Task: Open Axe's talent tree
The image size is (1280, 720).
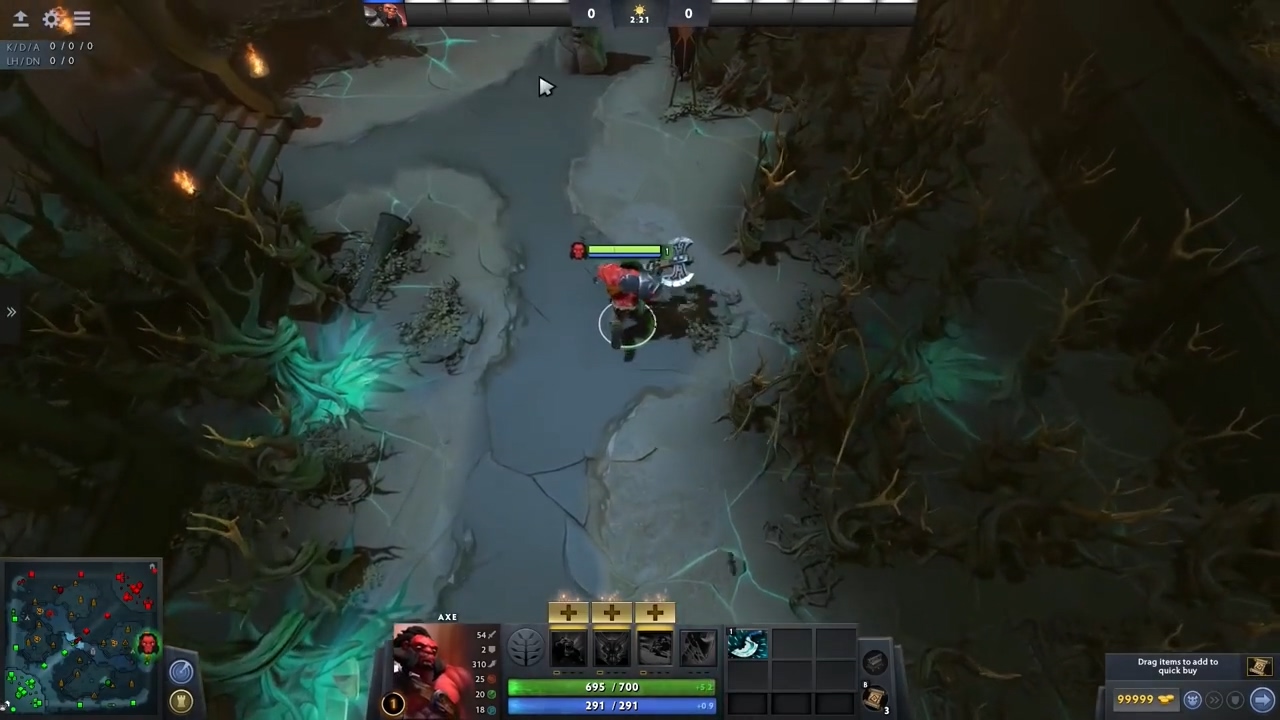Action: tap(526, 648)
